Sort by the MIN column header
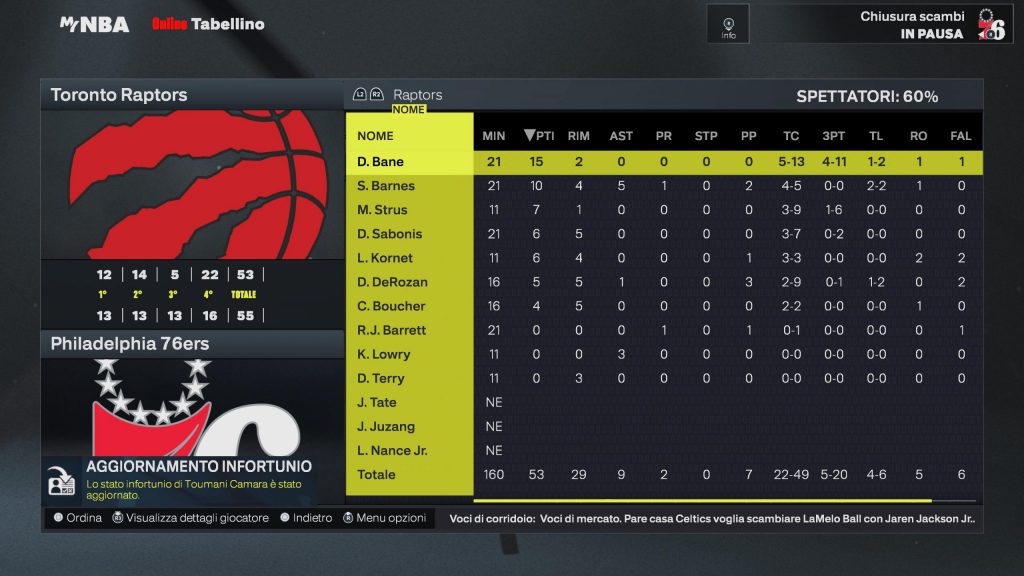Screen dimensions: 1024x576 [494, 136]
